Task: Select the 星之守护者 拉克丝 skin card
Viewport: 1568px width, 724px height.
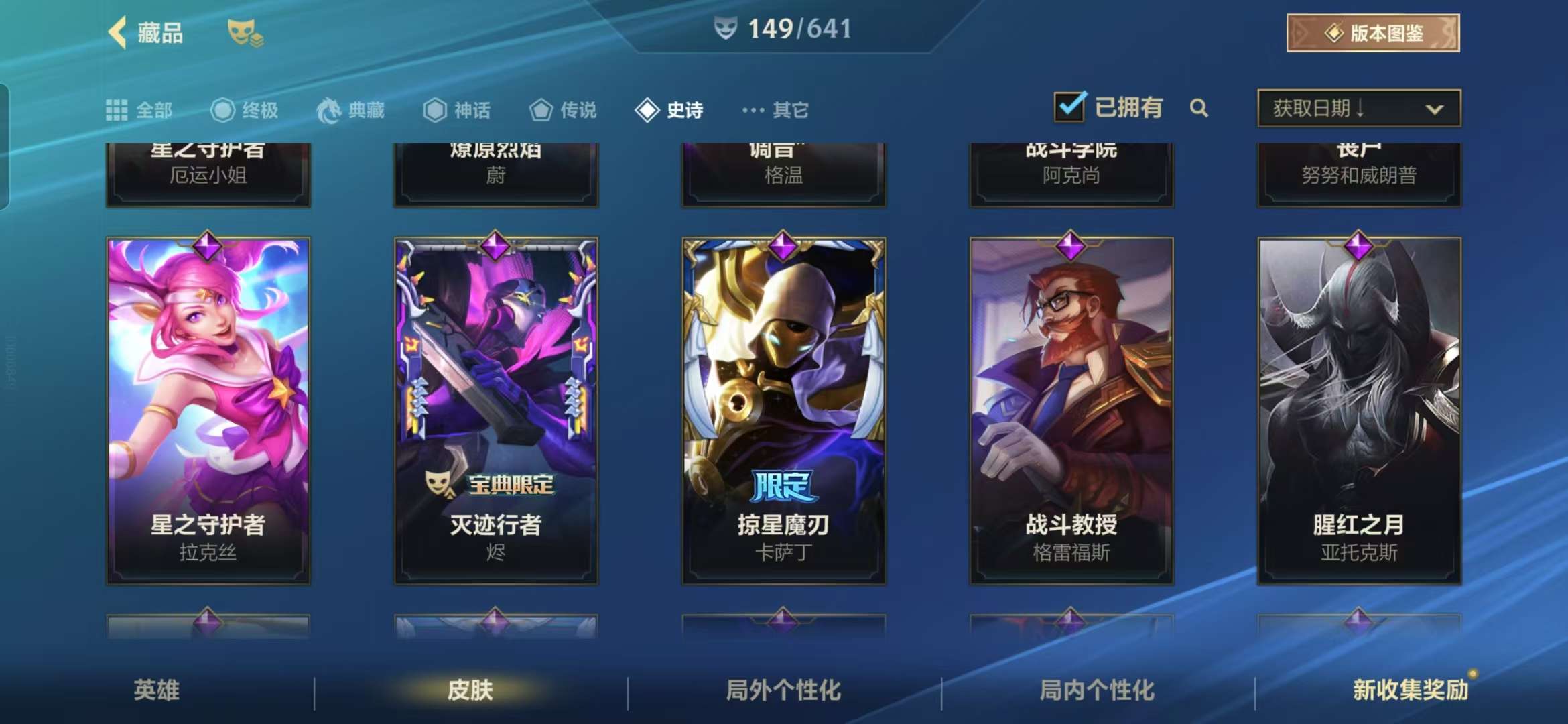Action: (208, 410)
